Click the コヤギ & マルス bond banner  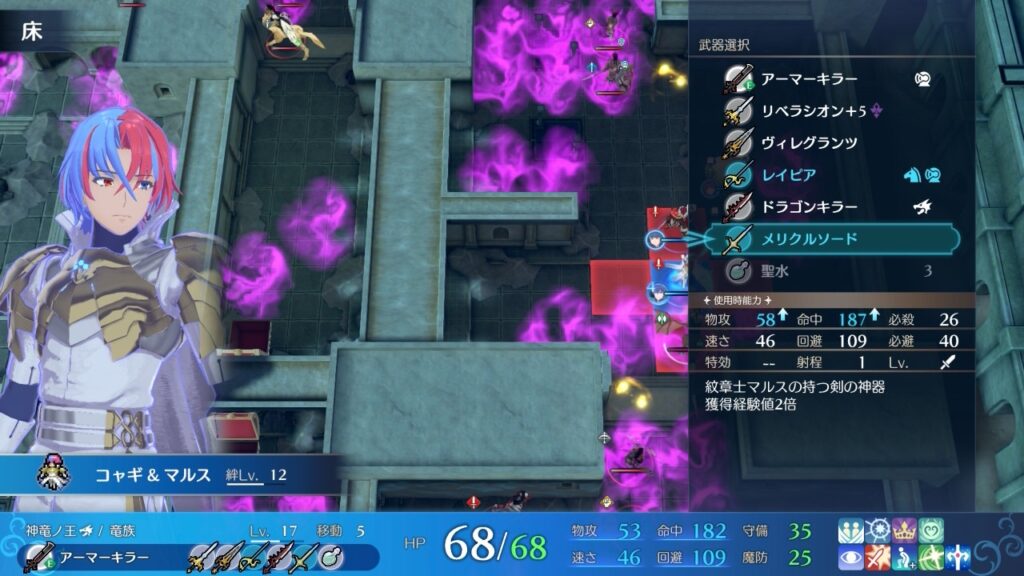pyautogui.click(x=170, y=475)
